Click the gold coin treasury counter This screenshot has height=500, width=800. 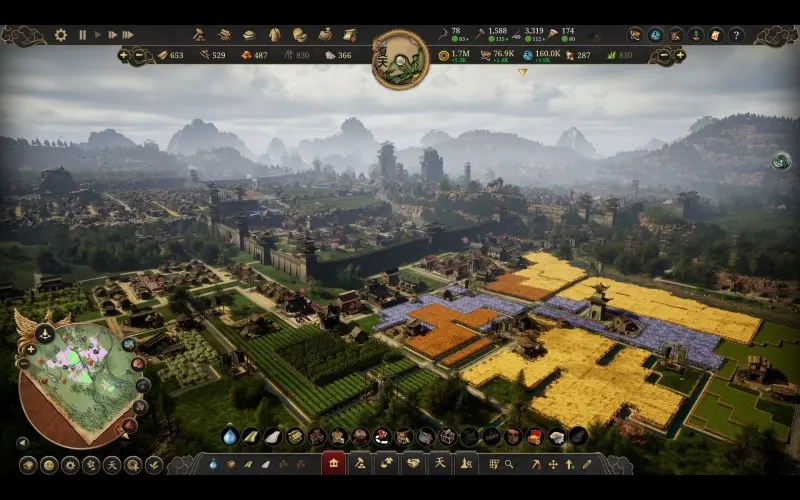[x=444, y=55]
